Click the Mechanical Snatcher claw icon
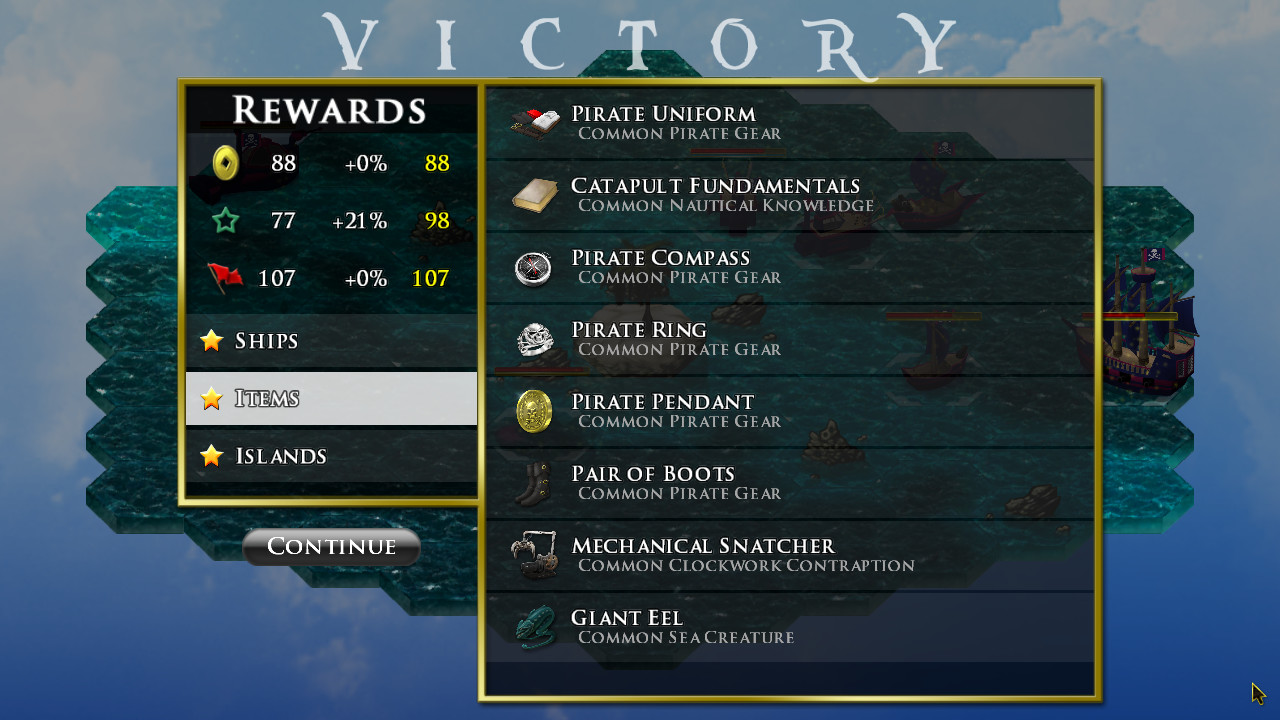 coord(533,554)
